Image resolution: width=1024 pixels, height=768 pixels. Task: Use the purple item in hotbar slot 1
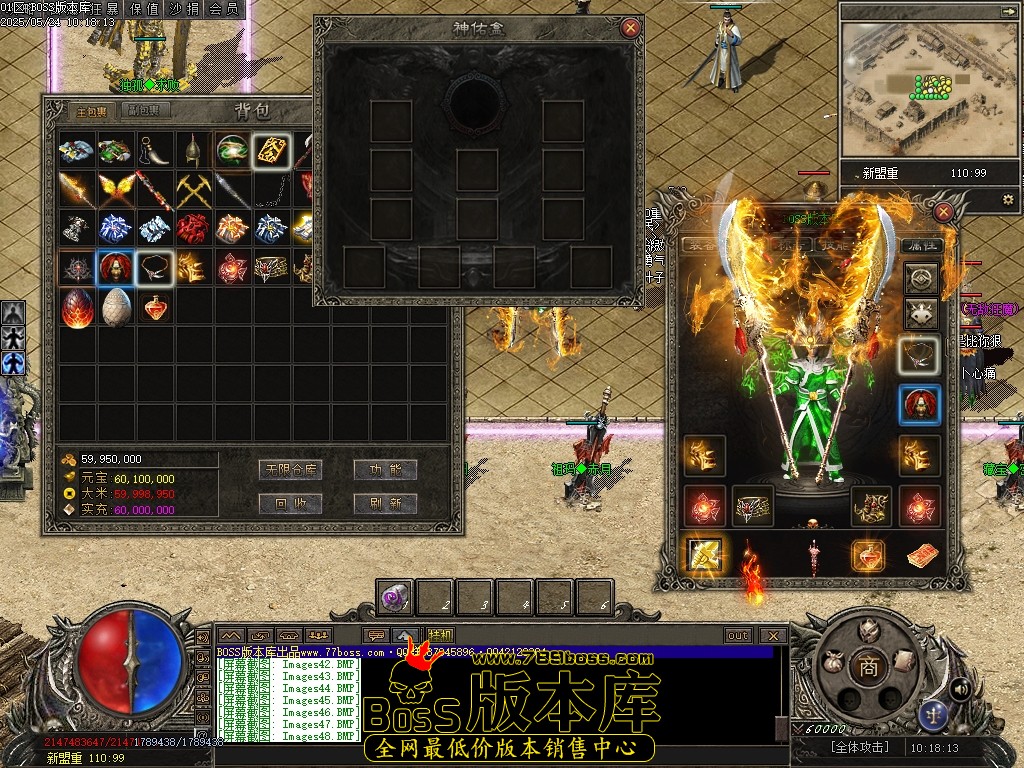pos(394,598)
